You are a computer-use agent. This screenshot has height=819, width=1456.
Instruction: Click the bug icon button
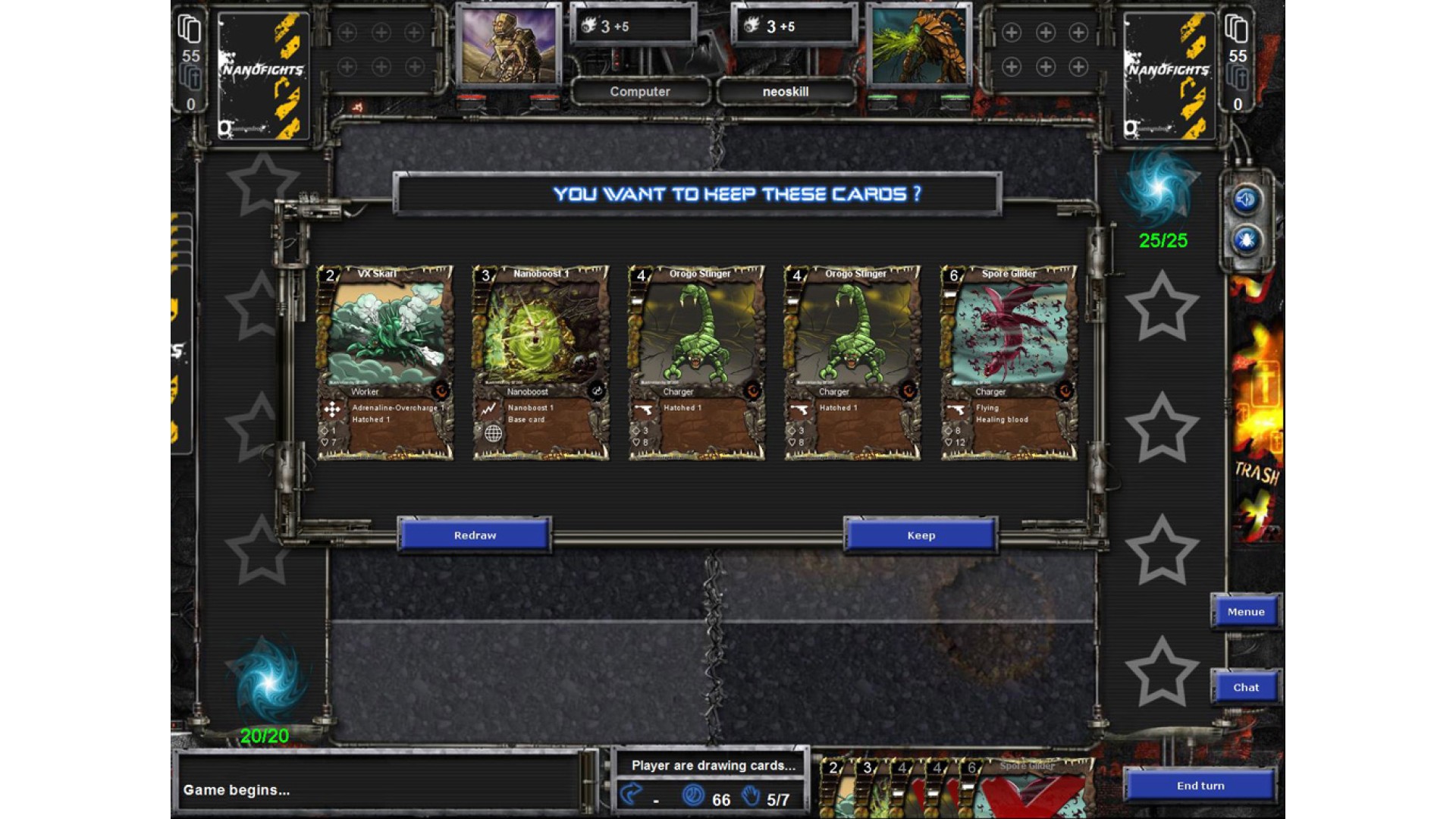click(x=1245, y=241)
